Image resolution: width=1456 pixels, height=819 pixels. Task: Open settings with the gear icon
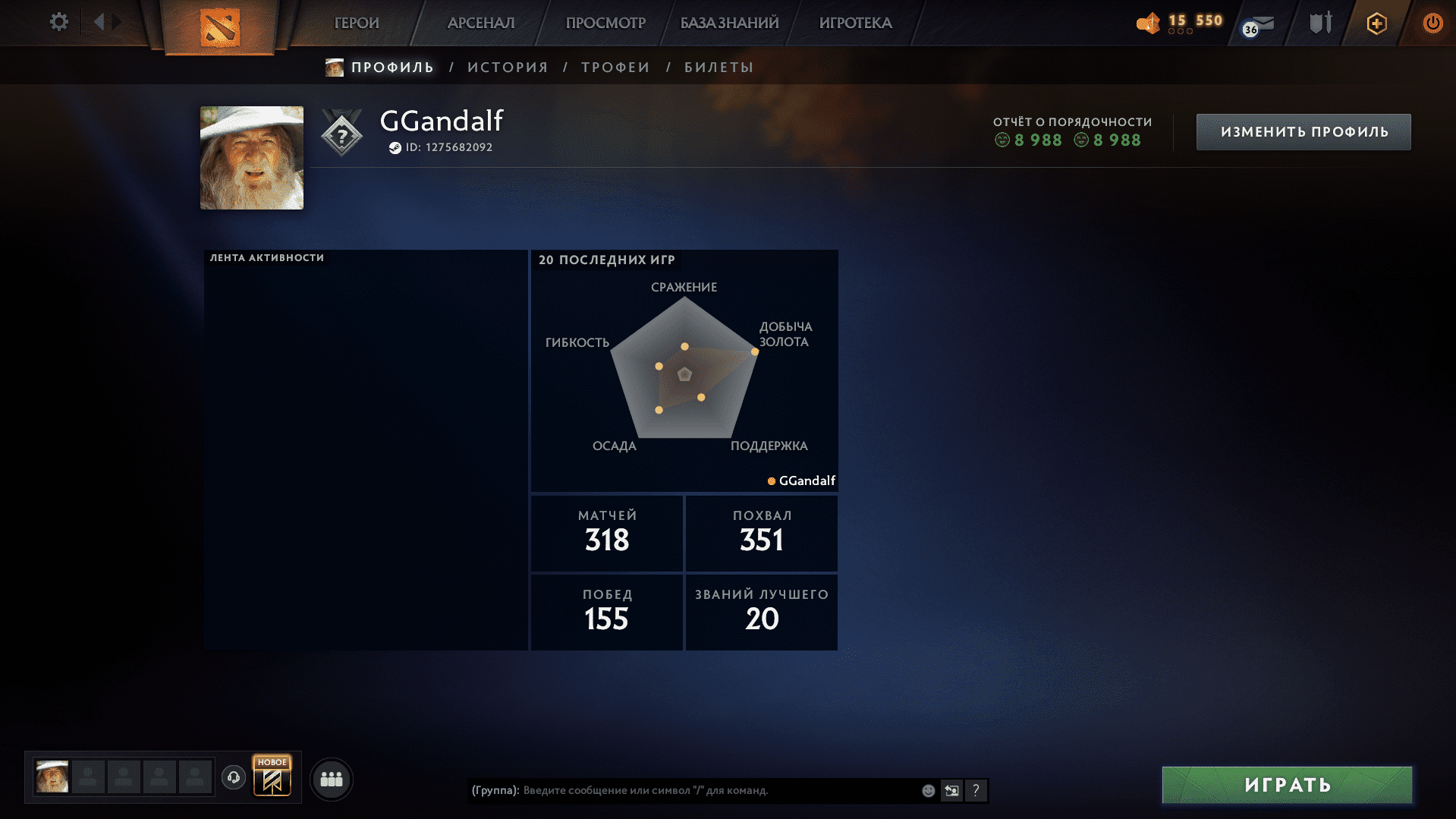pyautogui.click(x=58, y=22)
